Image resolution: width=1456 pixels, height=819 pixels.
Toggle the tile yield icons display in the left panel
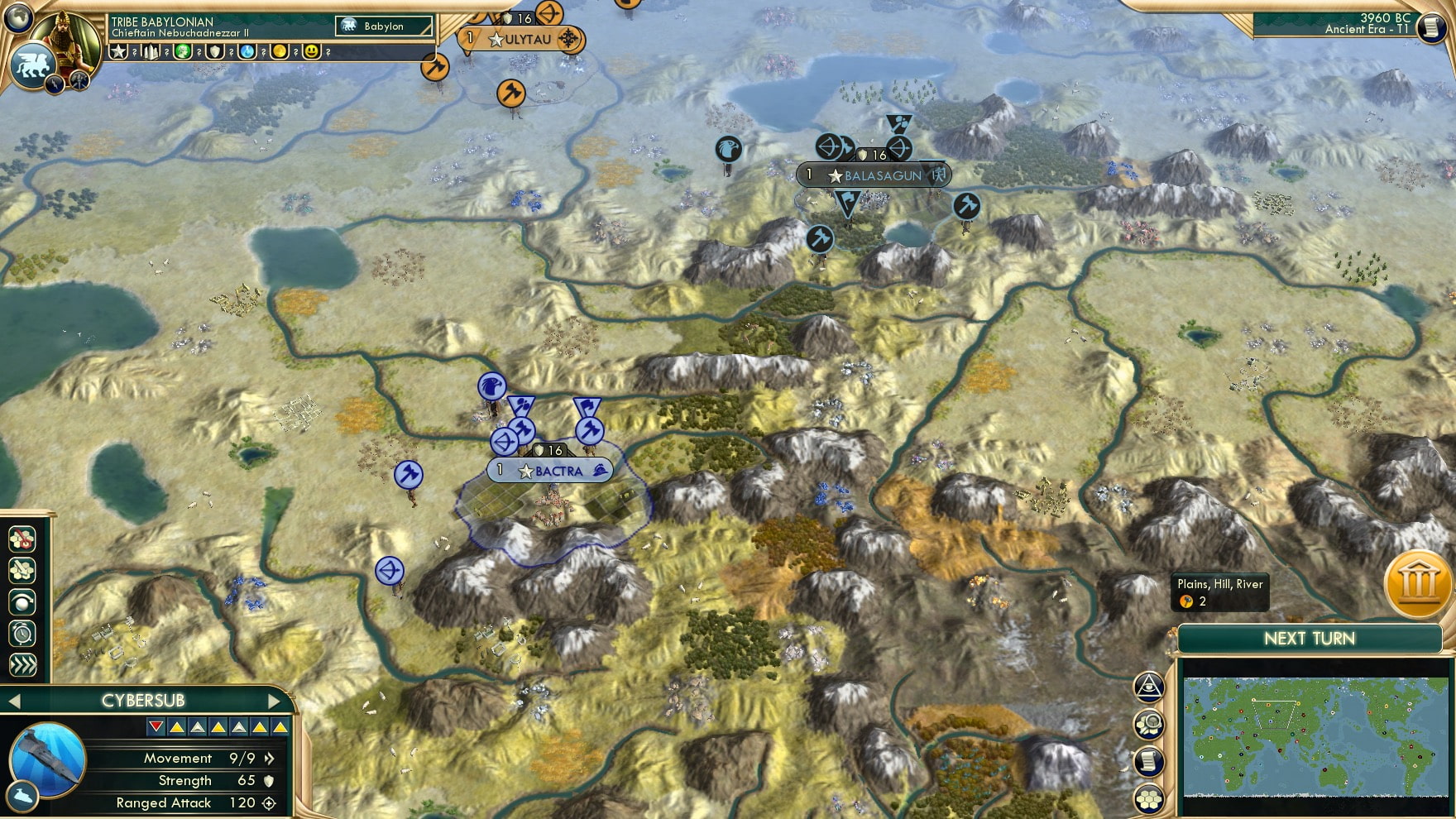pos(23,569)
